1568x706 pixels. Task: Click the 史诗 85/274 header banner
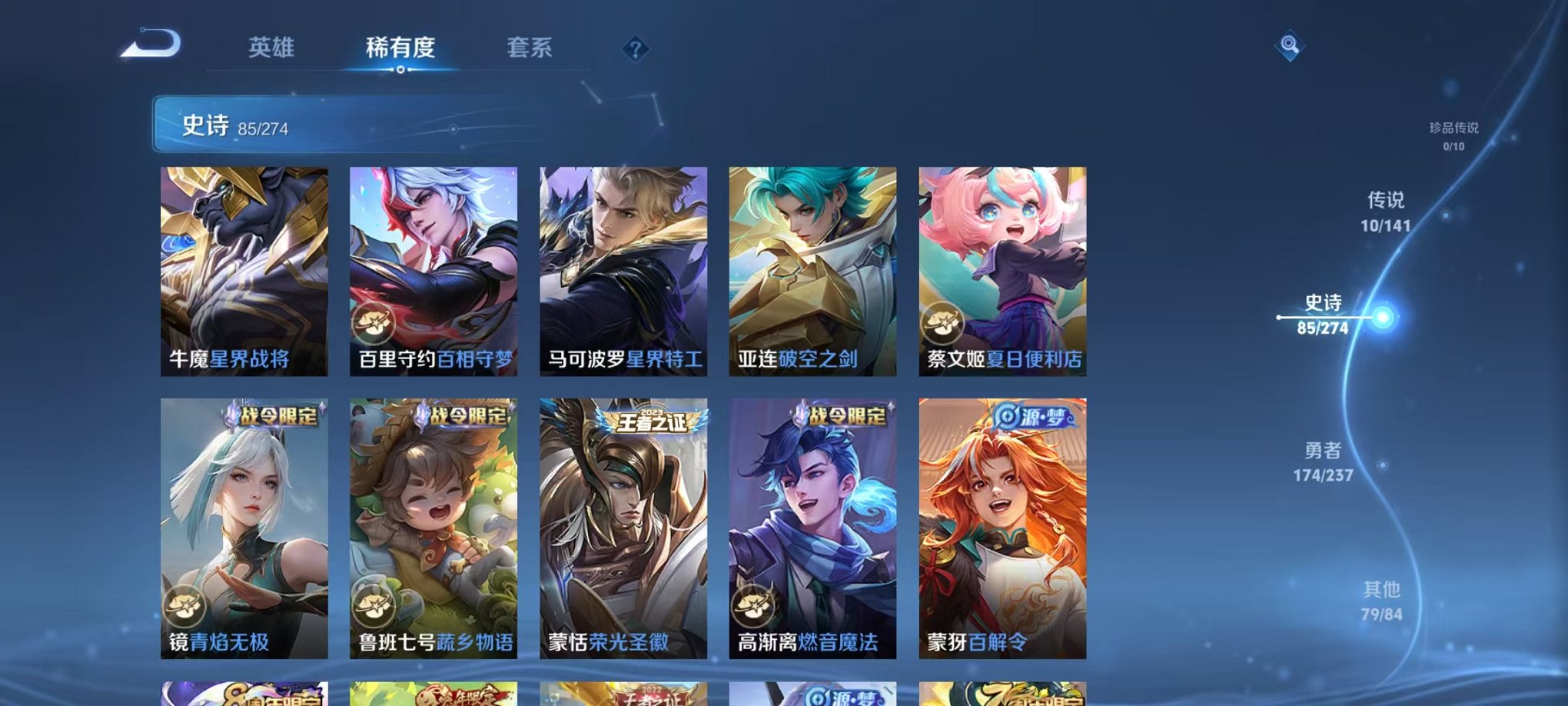[307, 125]
